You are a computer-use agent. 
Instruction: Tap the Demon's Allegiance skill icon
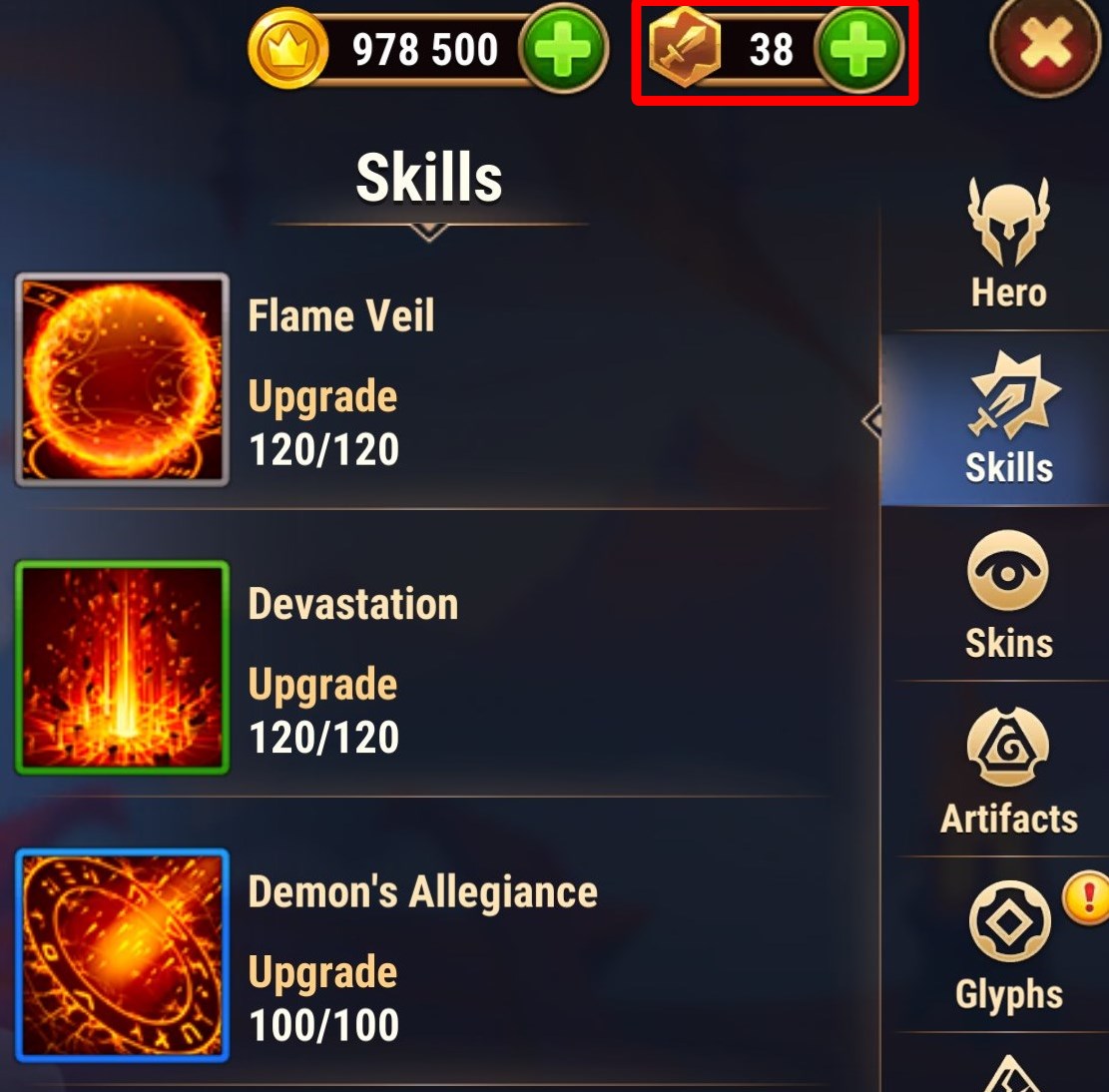point(122,955)
